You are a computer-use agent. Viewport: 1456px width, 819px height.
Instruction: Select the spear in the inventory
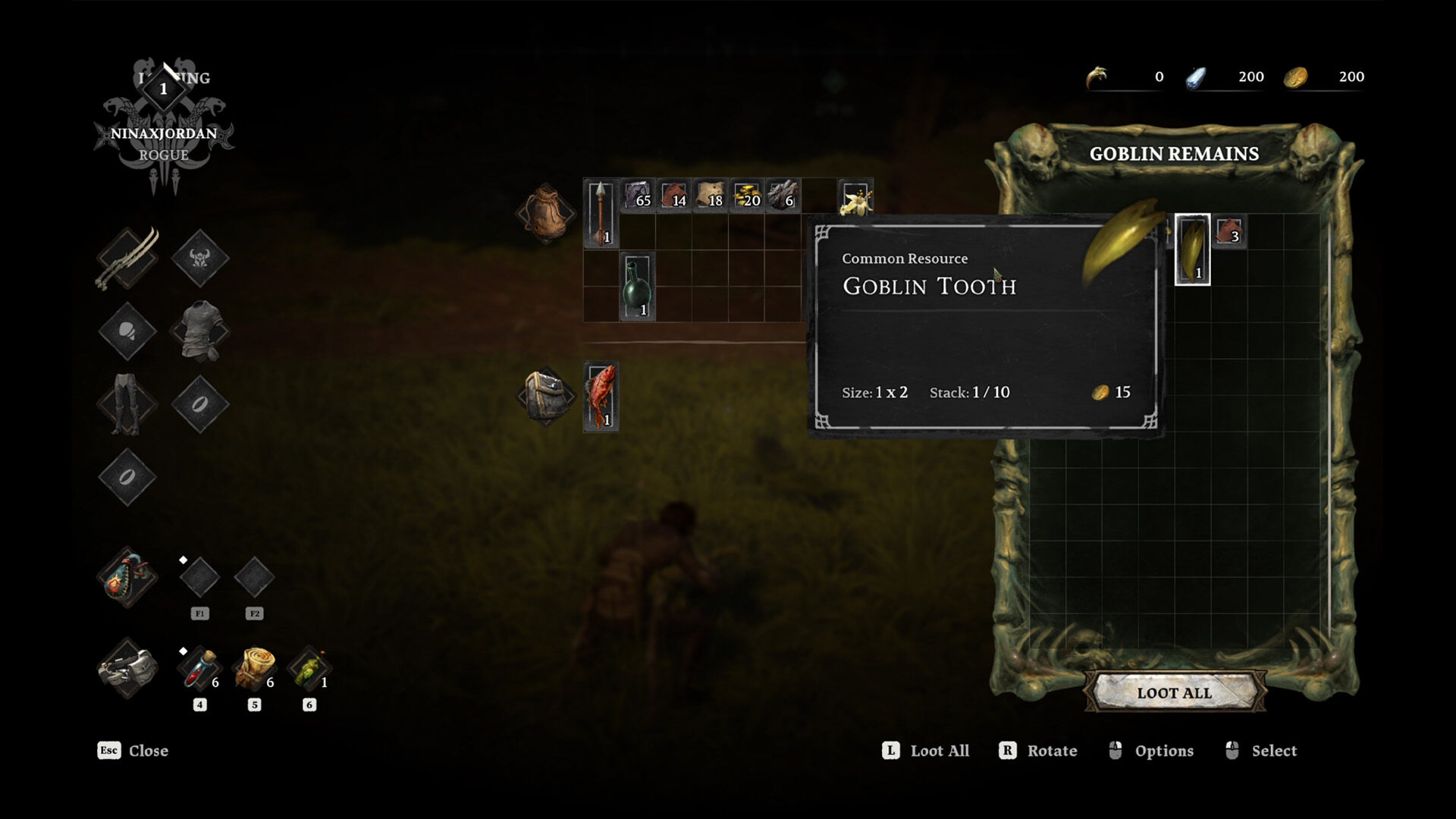601,213
